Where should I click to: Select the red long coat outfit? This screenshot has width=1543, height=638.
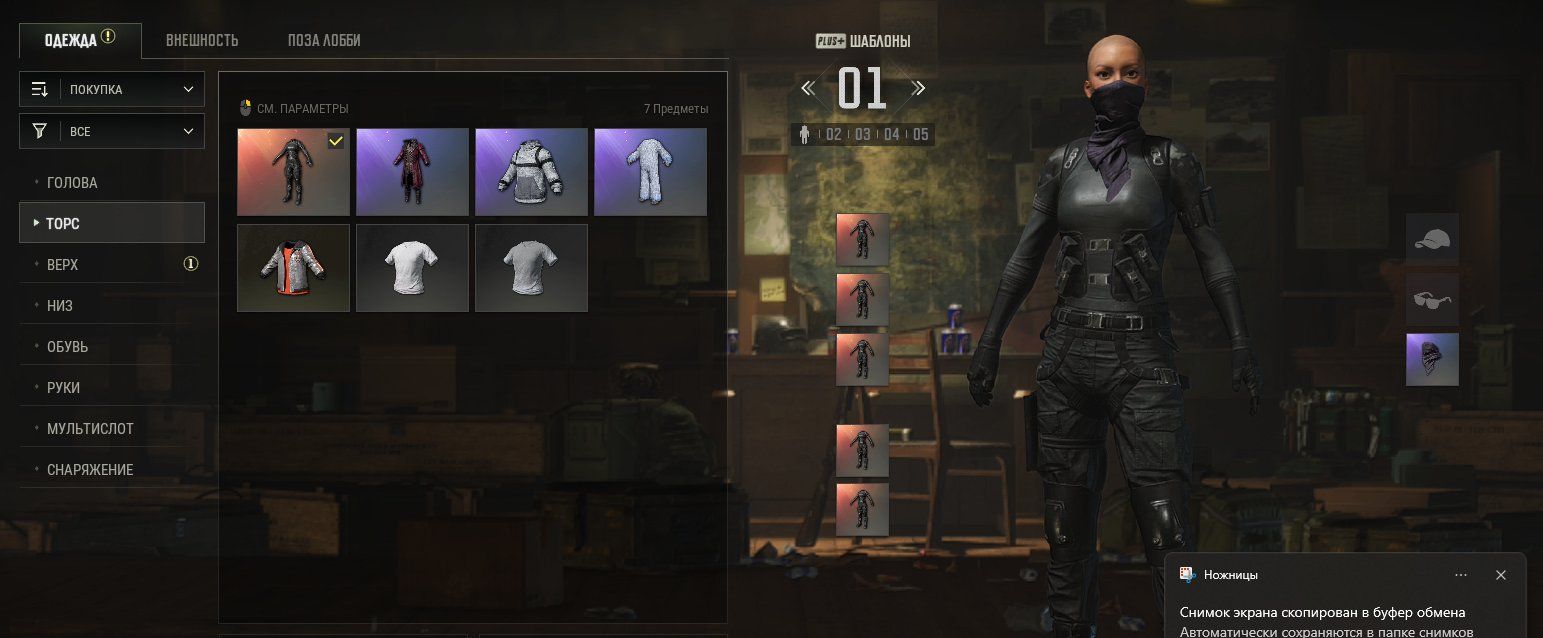tap(412, 172)
